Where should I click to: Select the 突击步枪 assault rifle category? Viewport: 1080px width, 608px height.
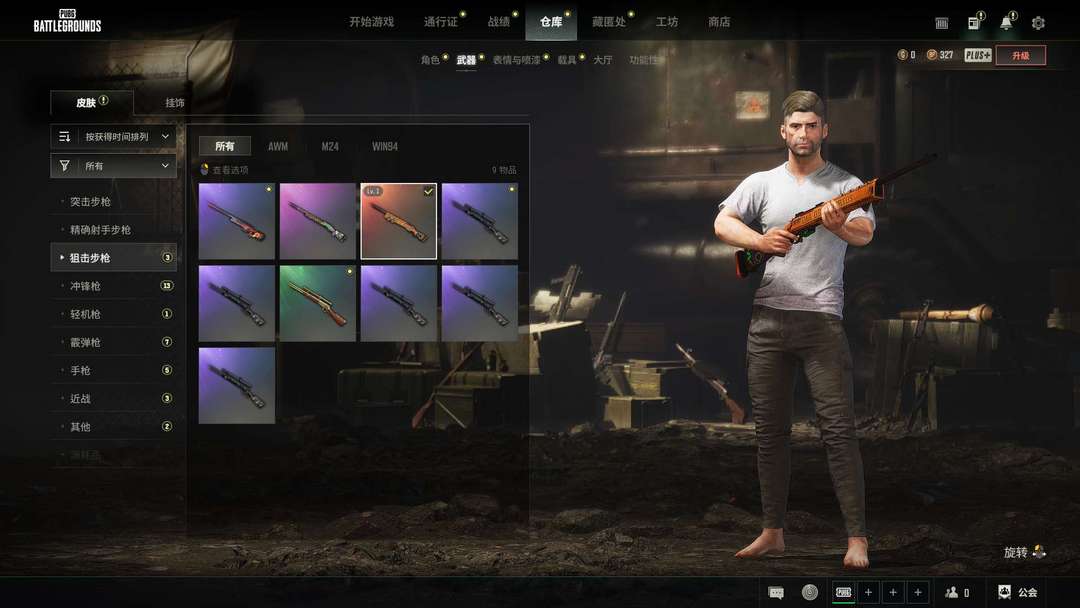pos(90,202)
